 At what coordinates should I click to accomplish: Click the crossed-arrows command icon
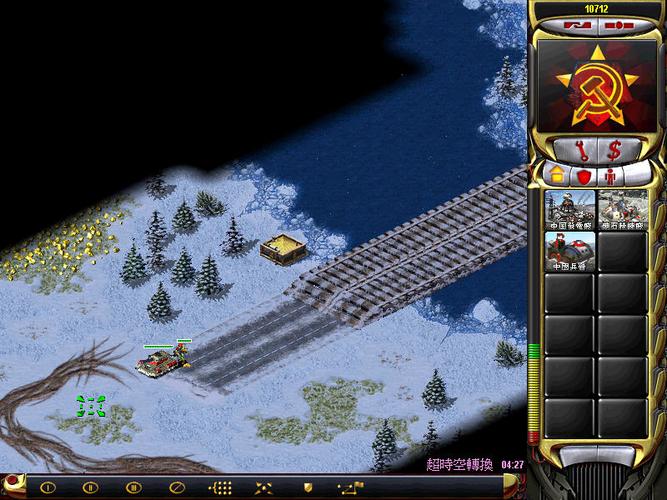click(x=263, y=488)
